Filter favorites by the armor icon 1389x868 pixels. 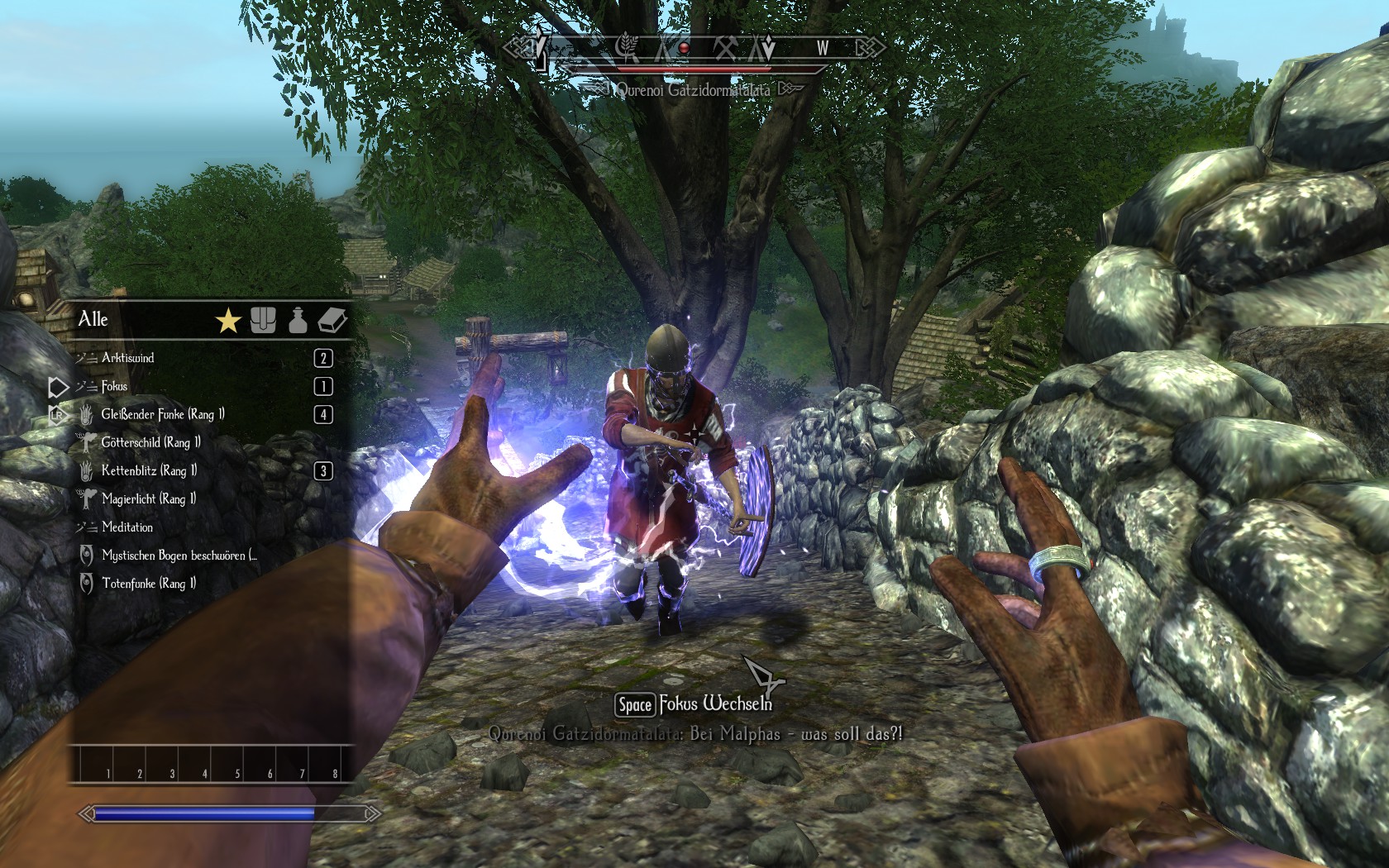263,320
